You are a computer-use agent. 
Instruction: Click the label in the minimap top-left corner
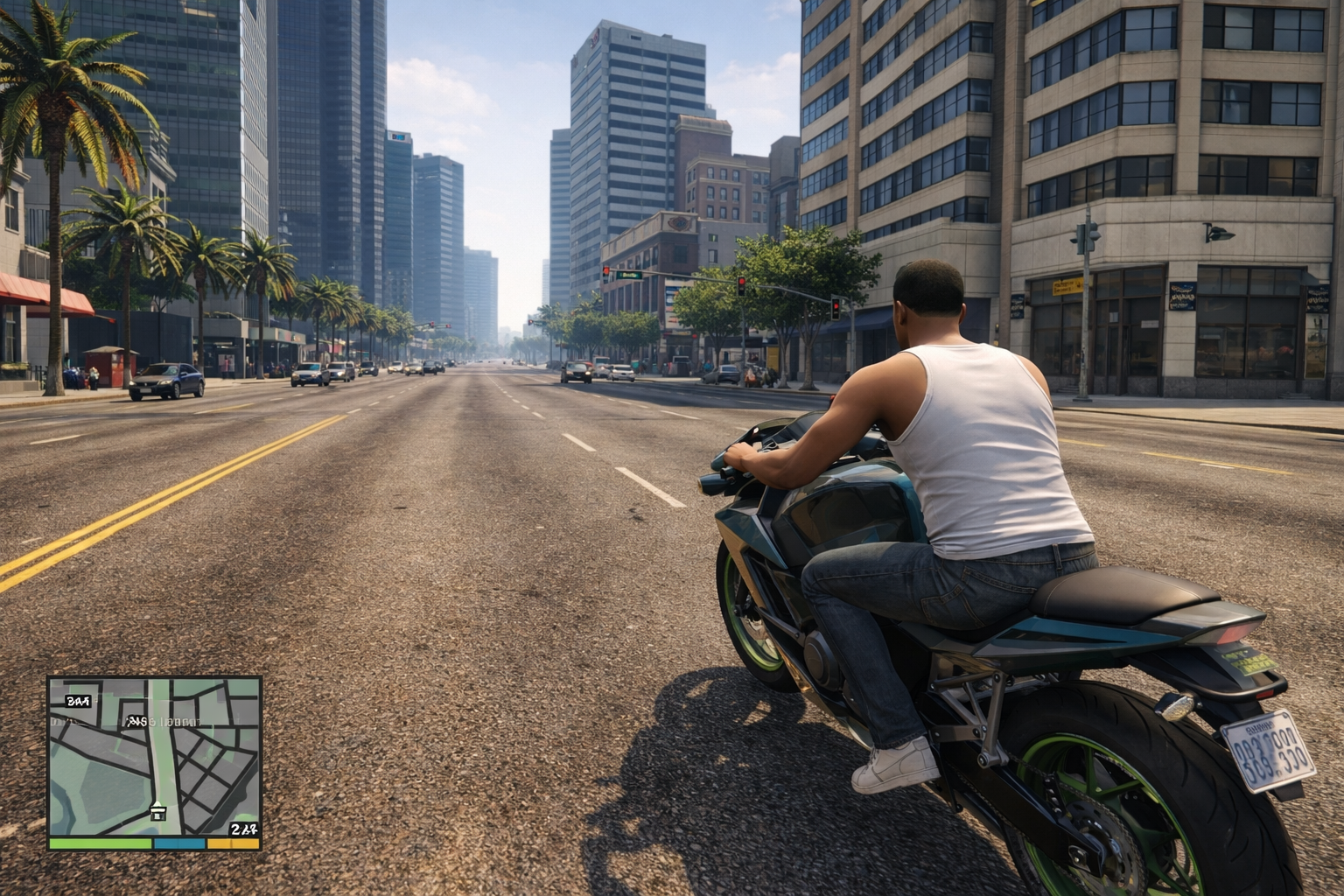coord(78,700)
